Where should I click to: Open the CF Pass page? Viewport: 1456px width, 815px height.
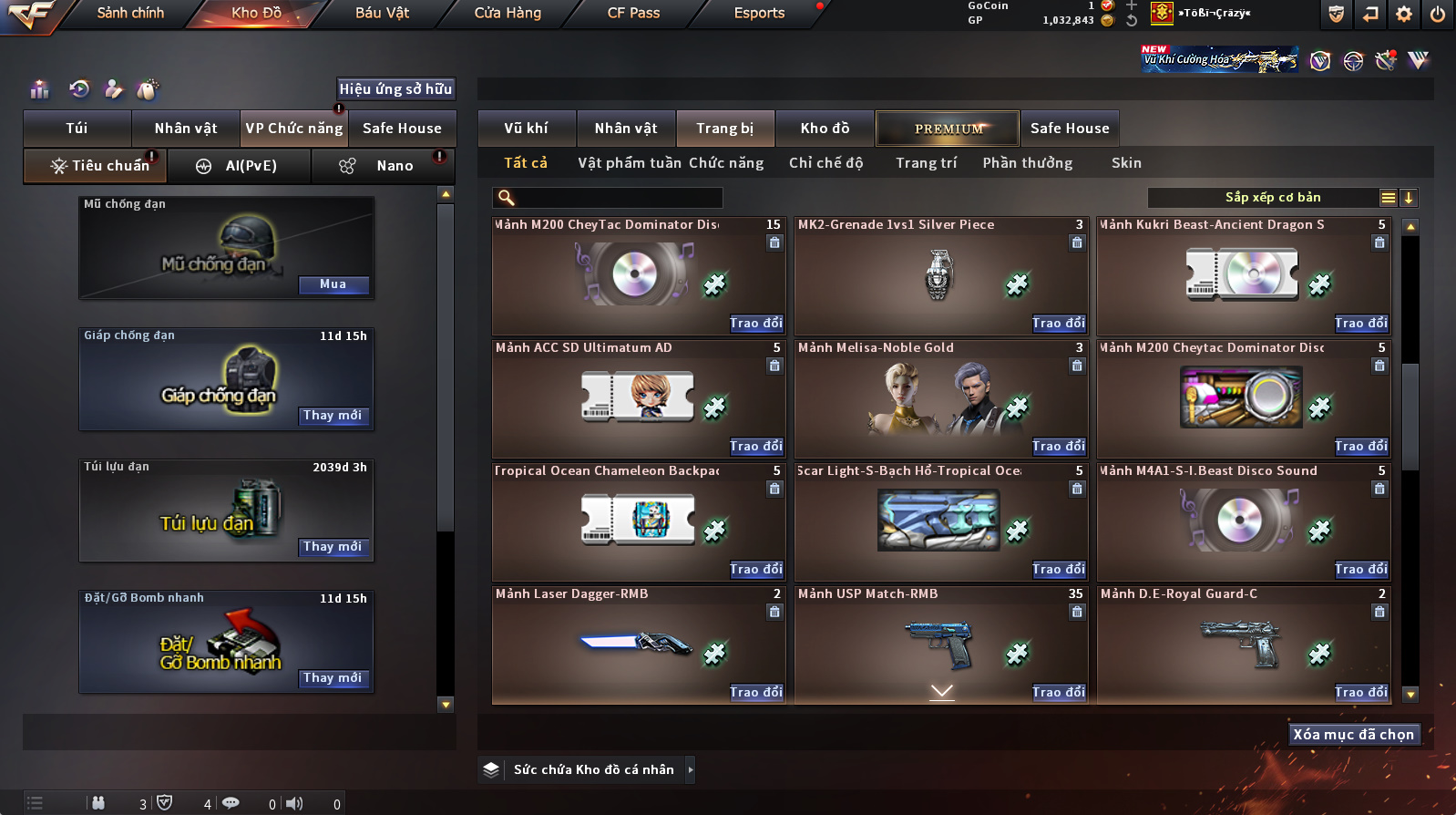point(633,13)
